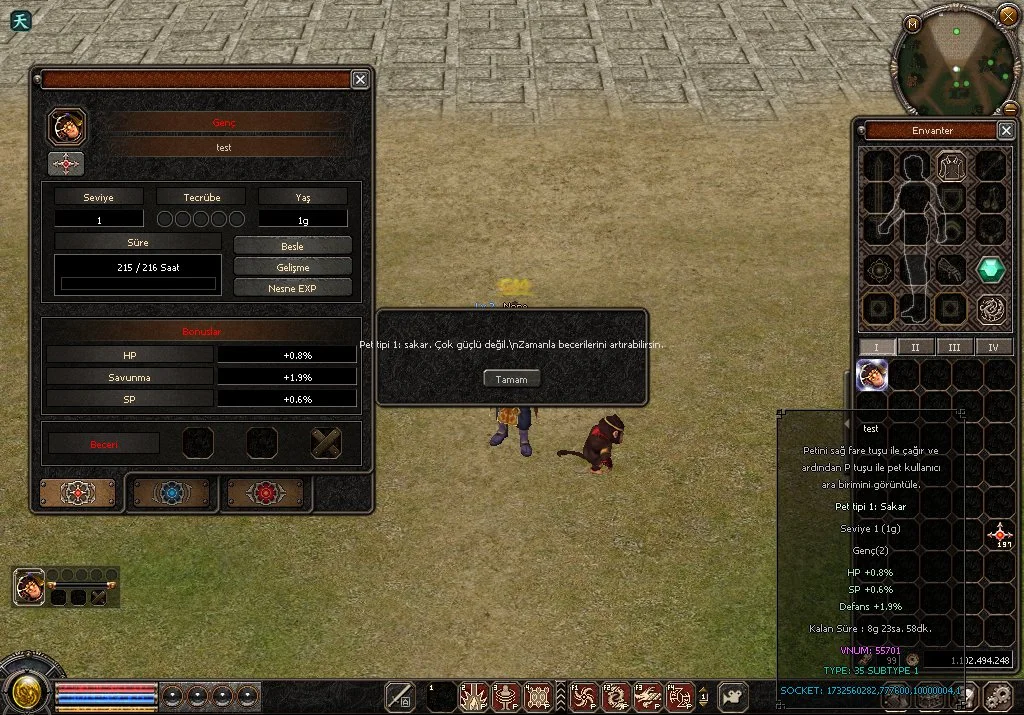
Task: Click the camera icon on the taskbar
Action: click(x=733, y=696)
